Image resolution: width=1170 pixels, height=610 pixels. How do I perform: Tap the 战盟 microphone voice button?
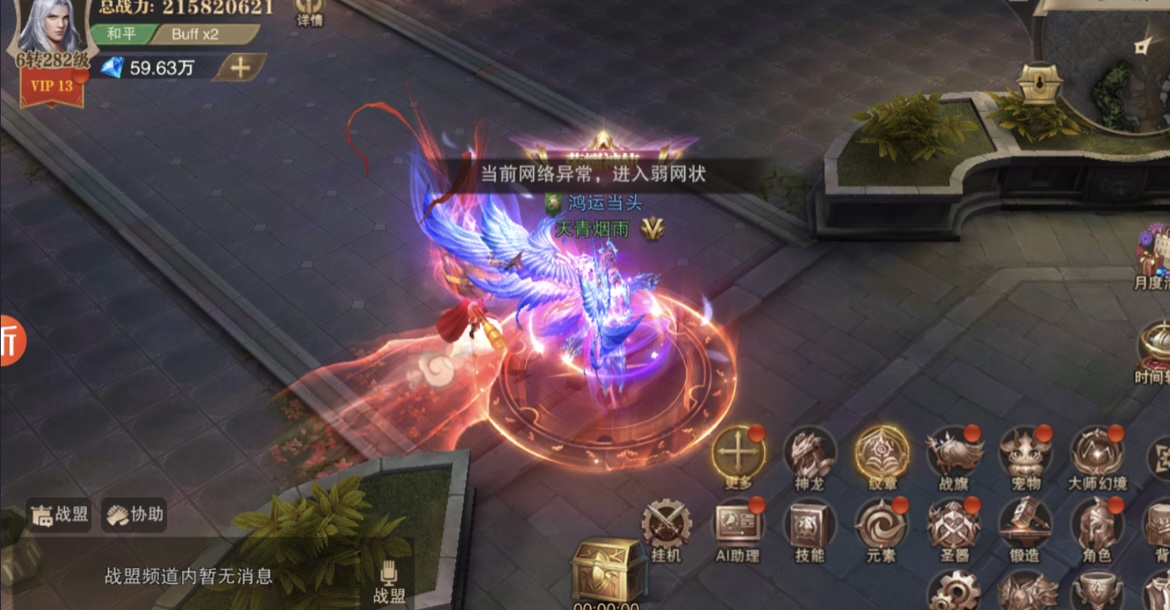coord(389,580)
